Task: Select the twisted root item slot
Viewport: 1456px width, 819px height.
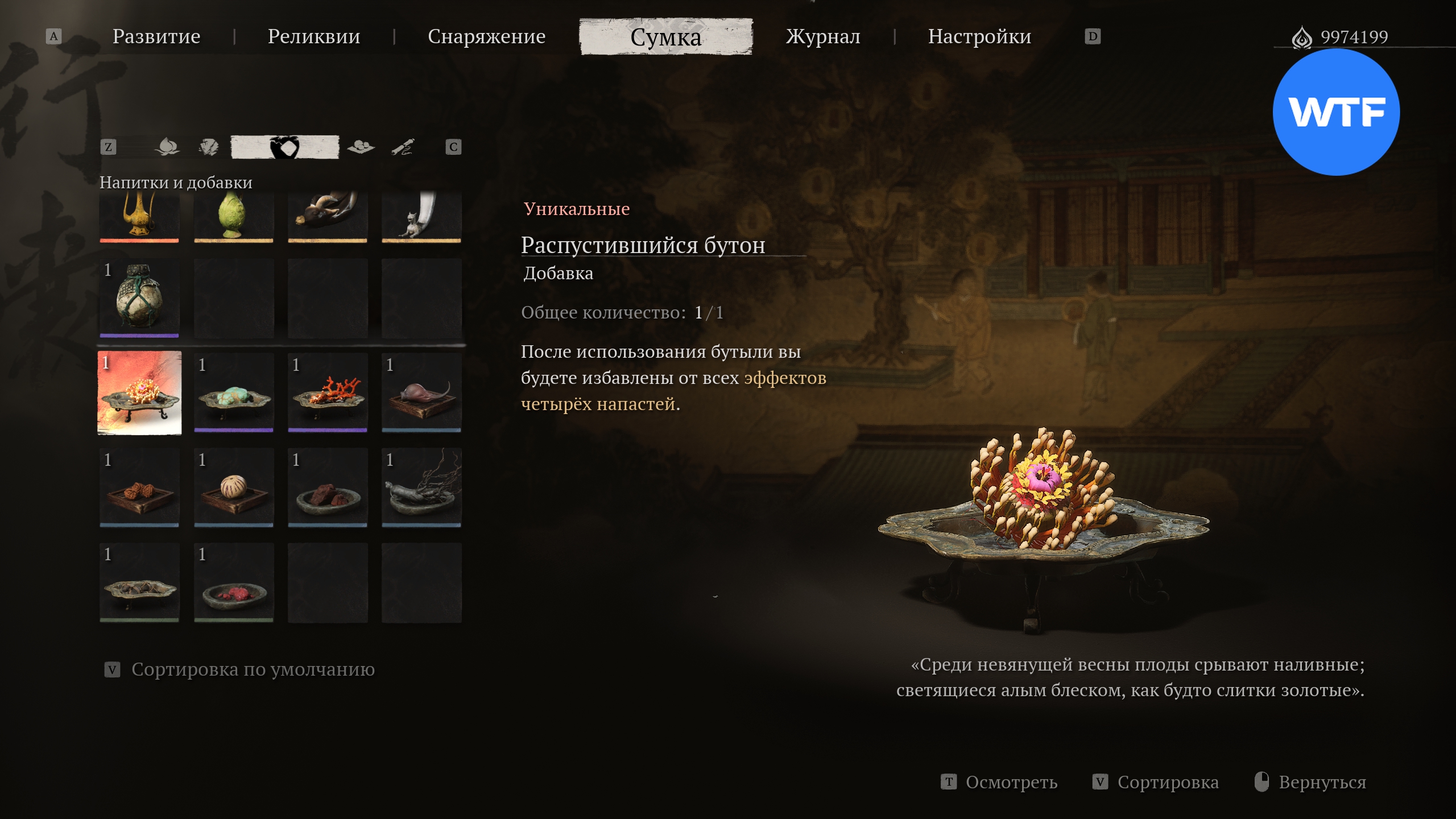Action: pos(421,487)
